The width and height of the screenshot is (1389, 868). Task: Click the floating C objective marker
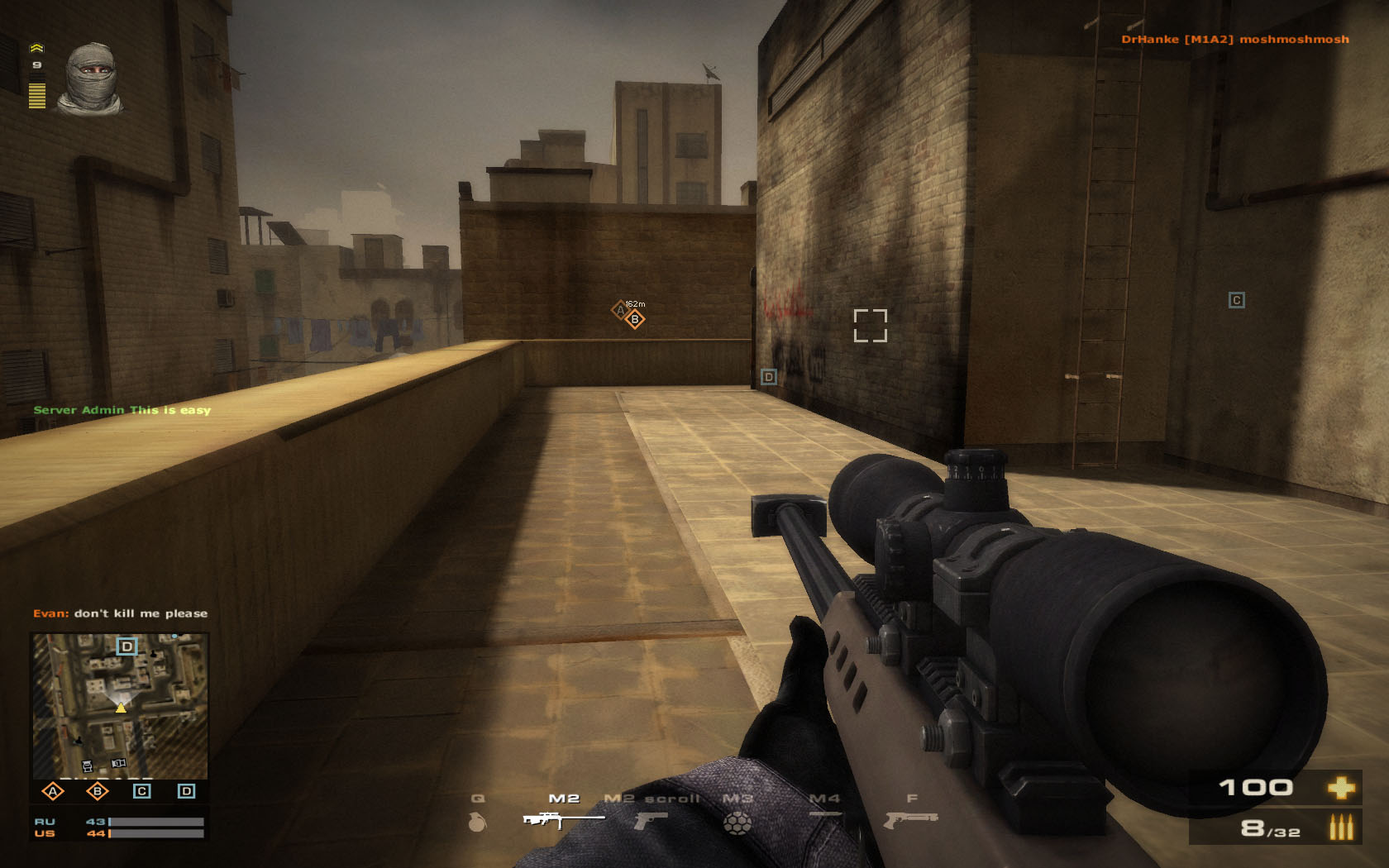click(x=1237, y=300)
